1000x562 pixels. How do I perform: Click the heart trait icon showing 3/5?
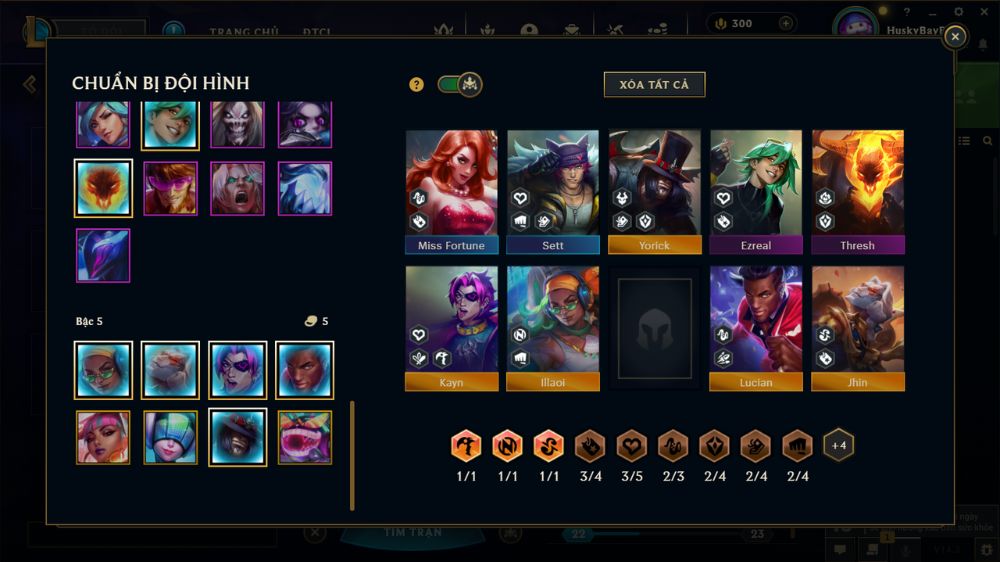(631, 446)
